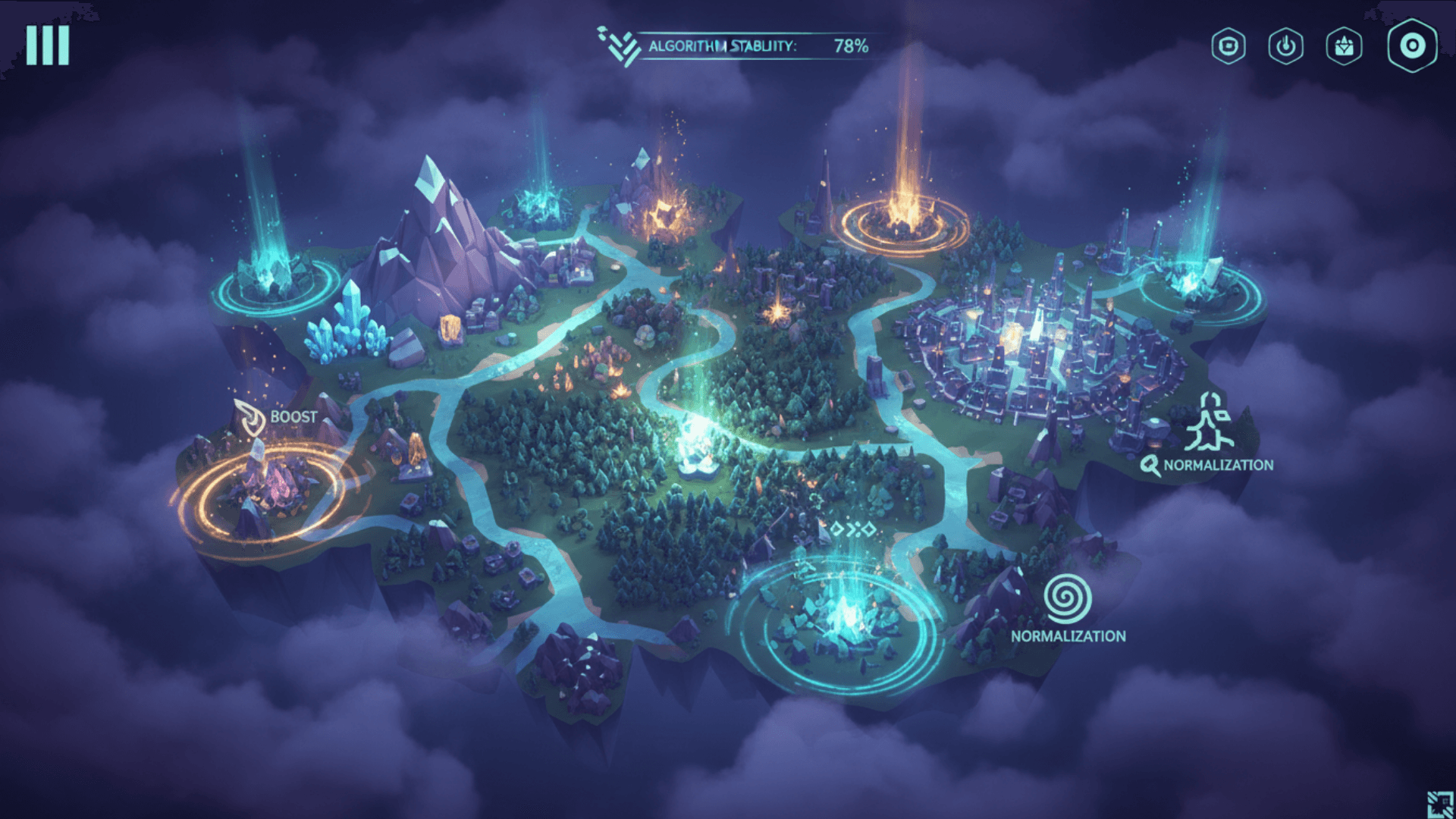
Task: Click the spiral Normalization icon
Action: [1069, 600]
